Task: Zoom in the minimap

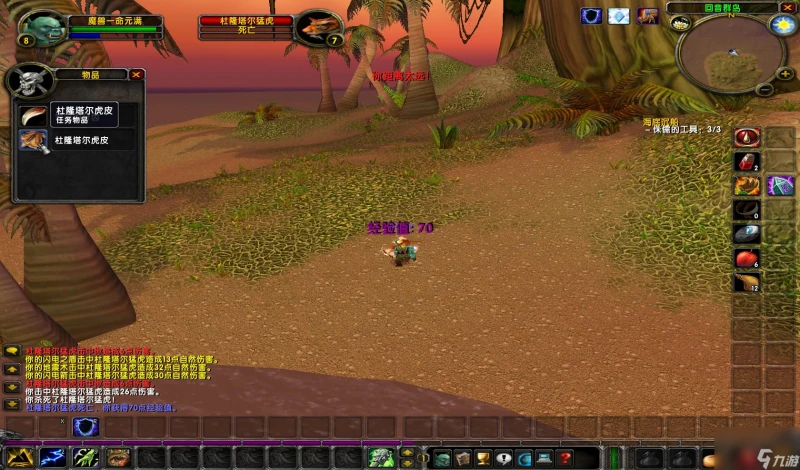Action: 787,72
